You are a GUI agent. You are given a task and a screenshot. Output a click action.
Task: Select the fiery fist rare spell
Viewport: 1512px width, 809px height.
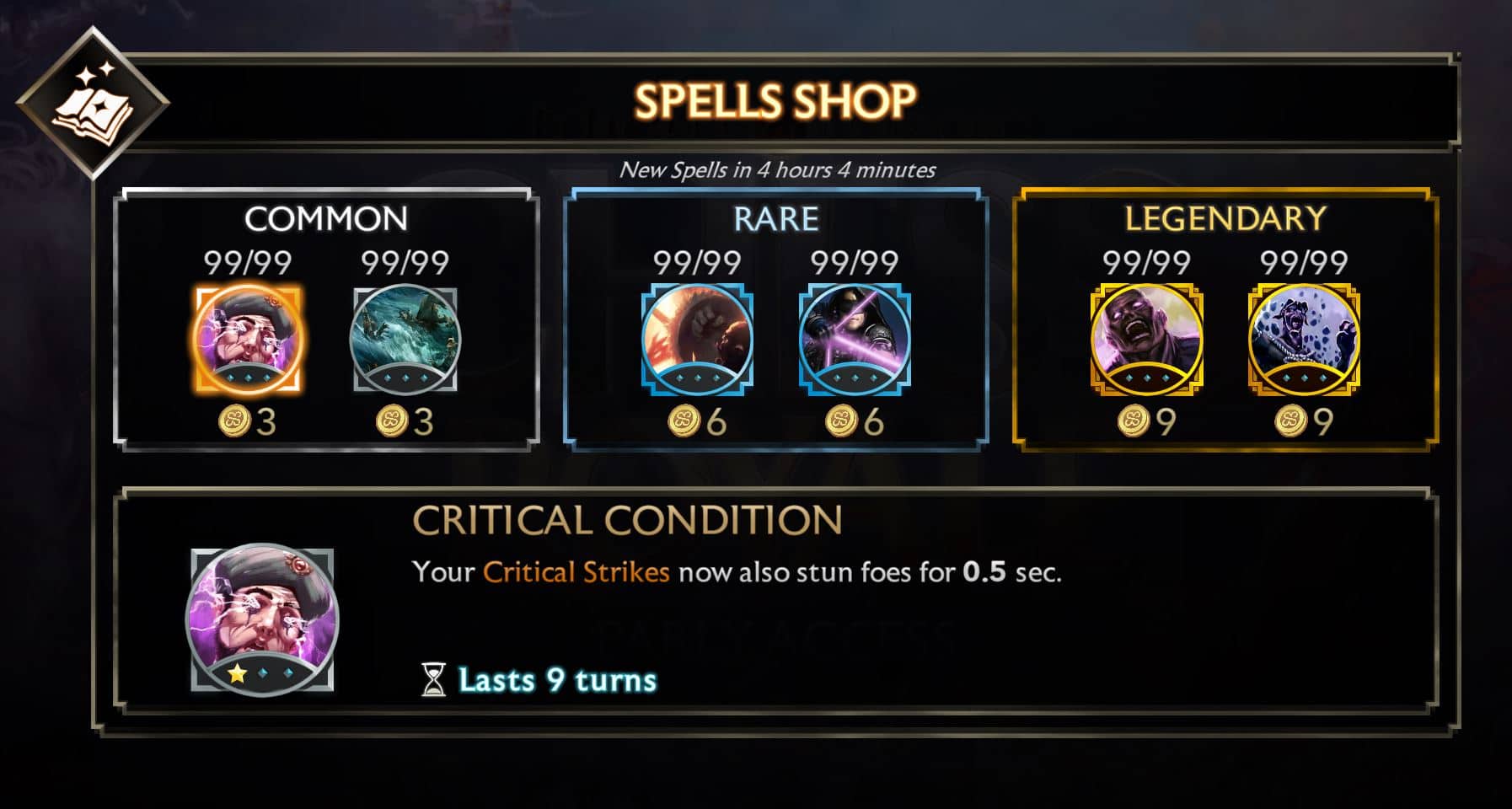click(x=697, y=339)
